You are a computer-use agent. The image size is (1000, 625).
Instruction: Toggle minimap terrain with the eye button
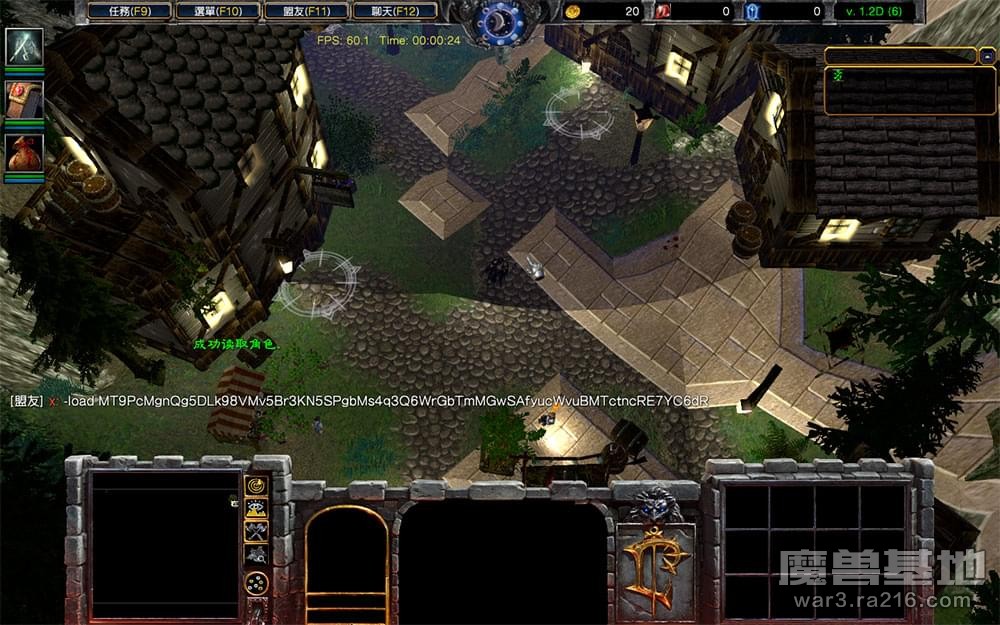pyautogui.click(x=256, y=509)
